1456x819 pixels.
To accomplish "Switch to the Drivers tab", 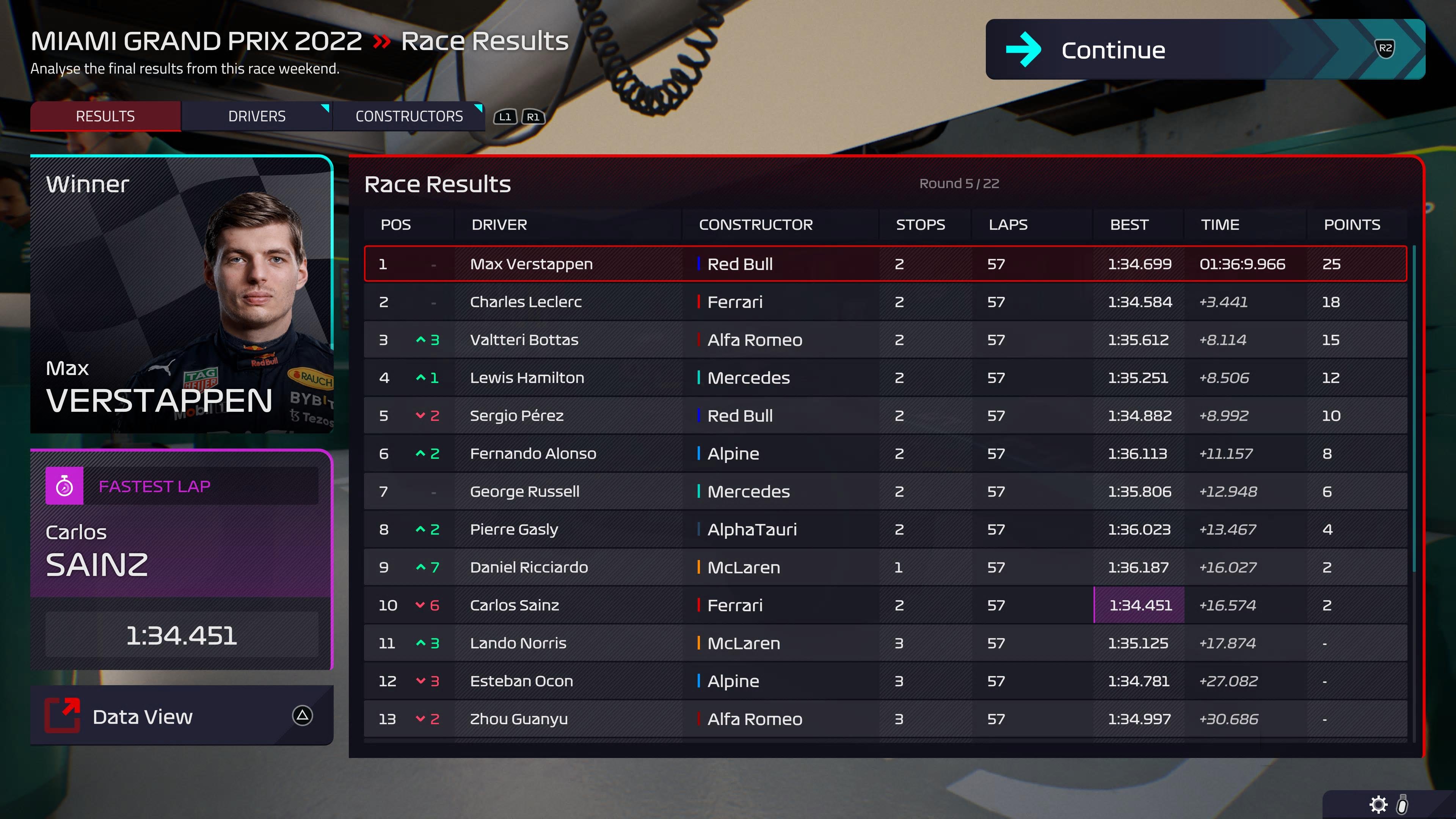I will 256,116.
